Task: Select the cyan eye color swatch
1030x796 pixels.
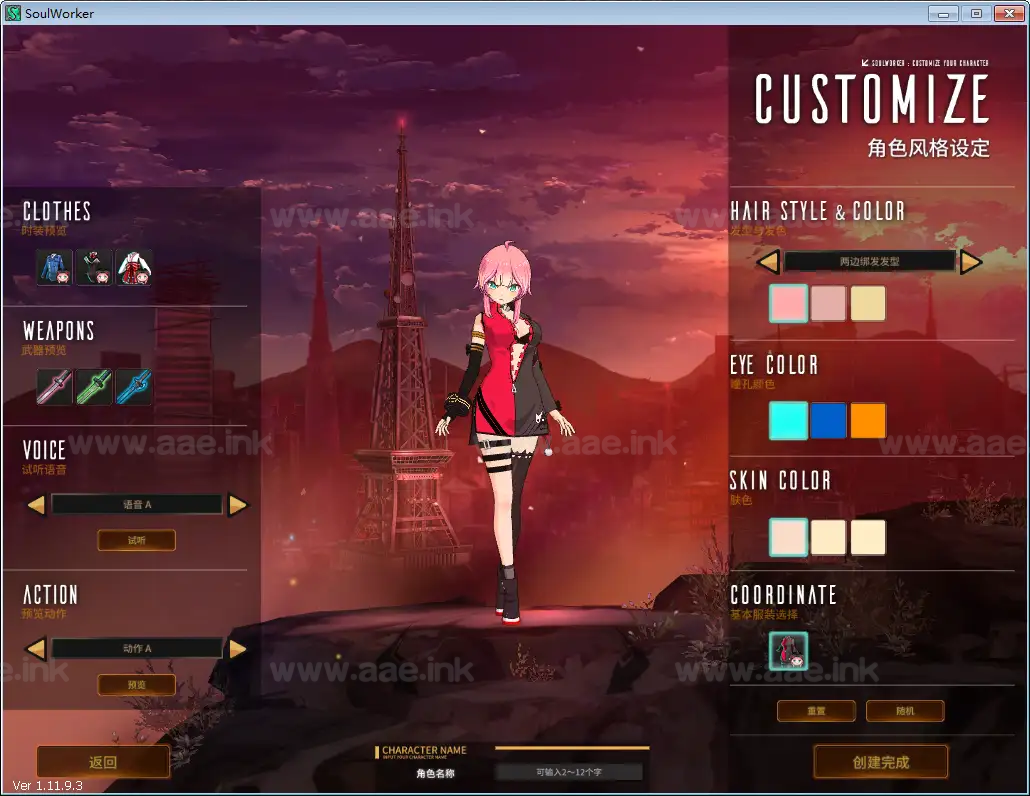Action: [x=788, y=421]
